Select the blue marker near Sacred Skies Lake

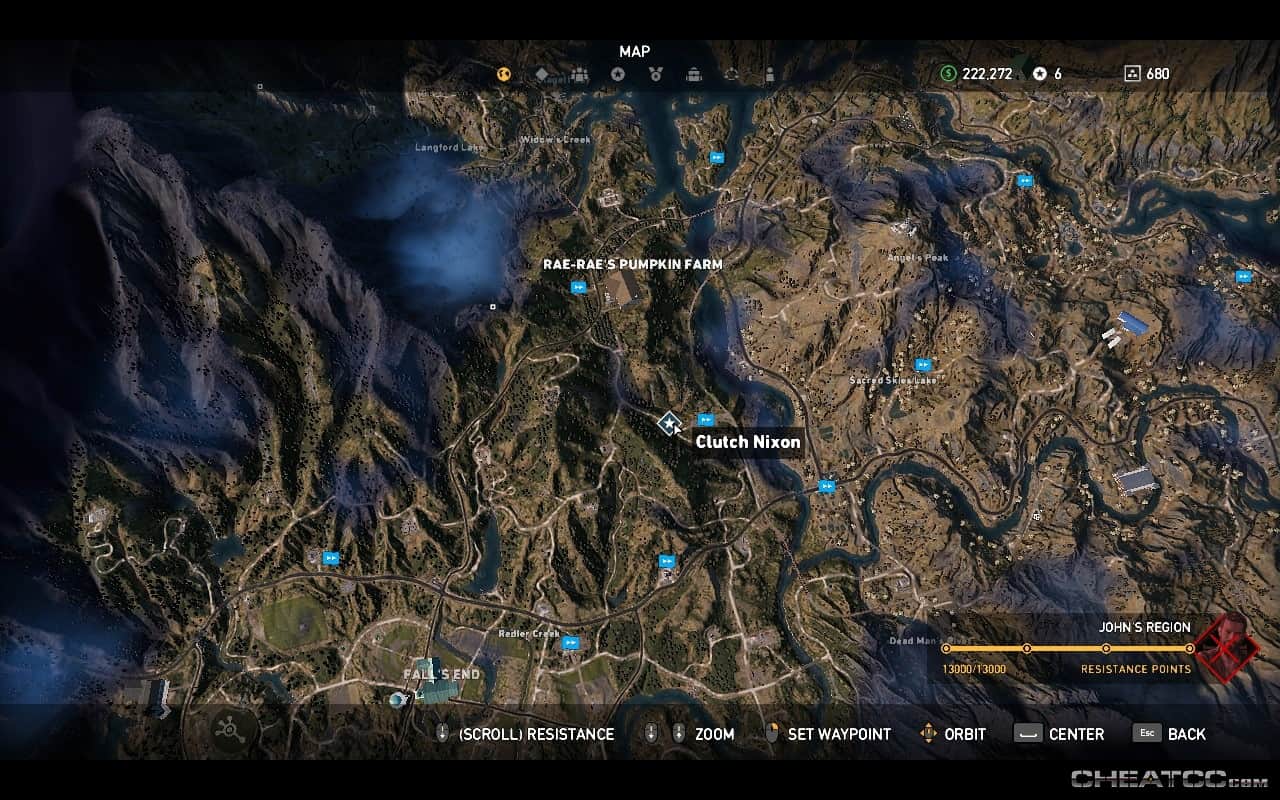click(922, 364)
